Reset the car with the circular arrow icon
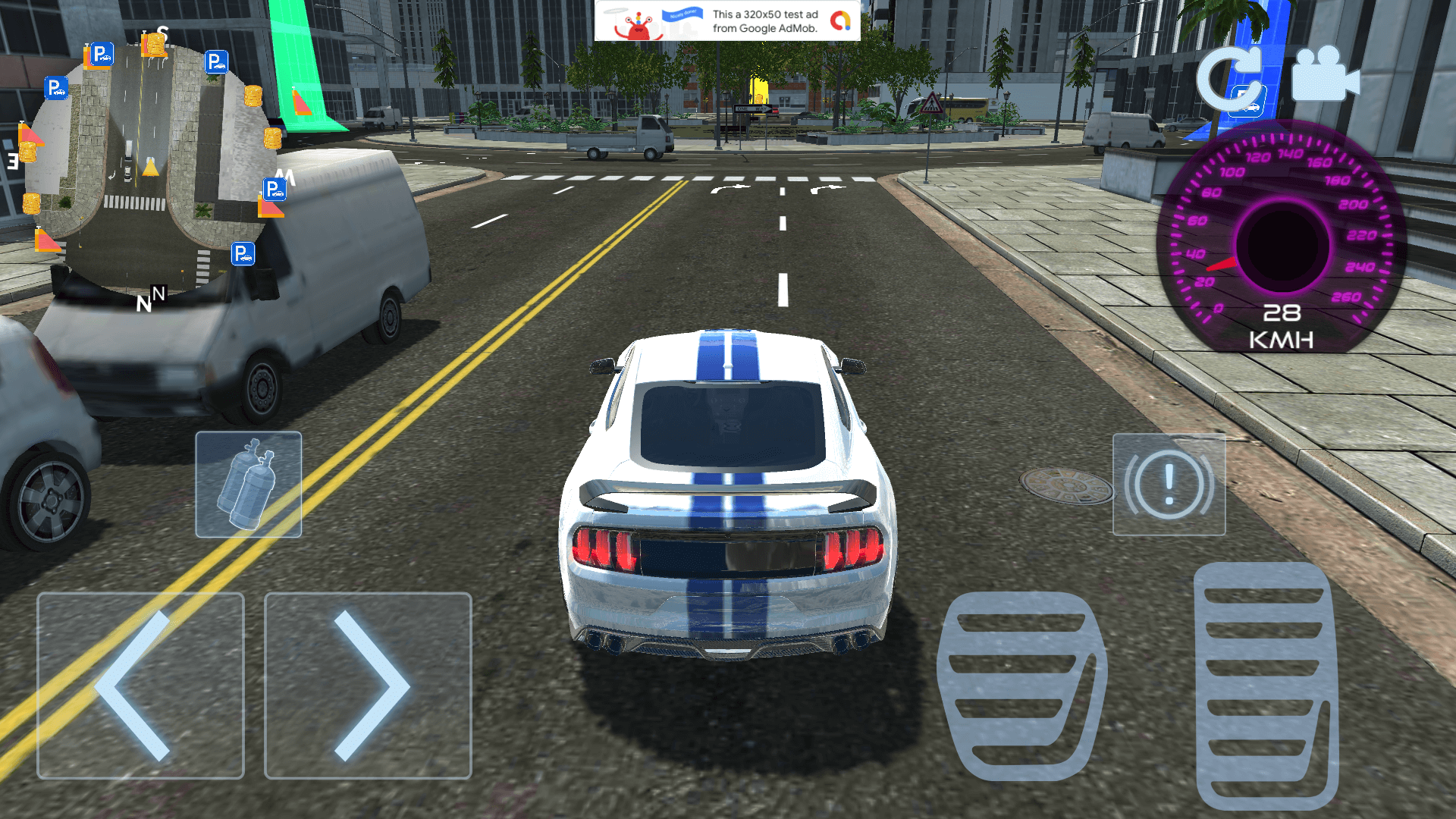Screen dimensions: 1456x819 (1230, 80)
